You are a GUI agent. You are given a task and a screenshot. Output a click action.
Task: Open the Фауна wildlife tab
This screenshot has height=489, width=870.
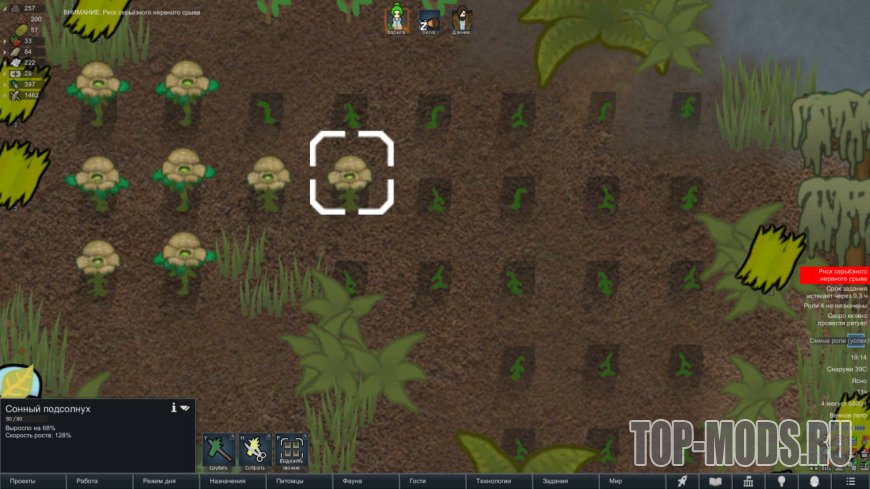[352, 481]
